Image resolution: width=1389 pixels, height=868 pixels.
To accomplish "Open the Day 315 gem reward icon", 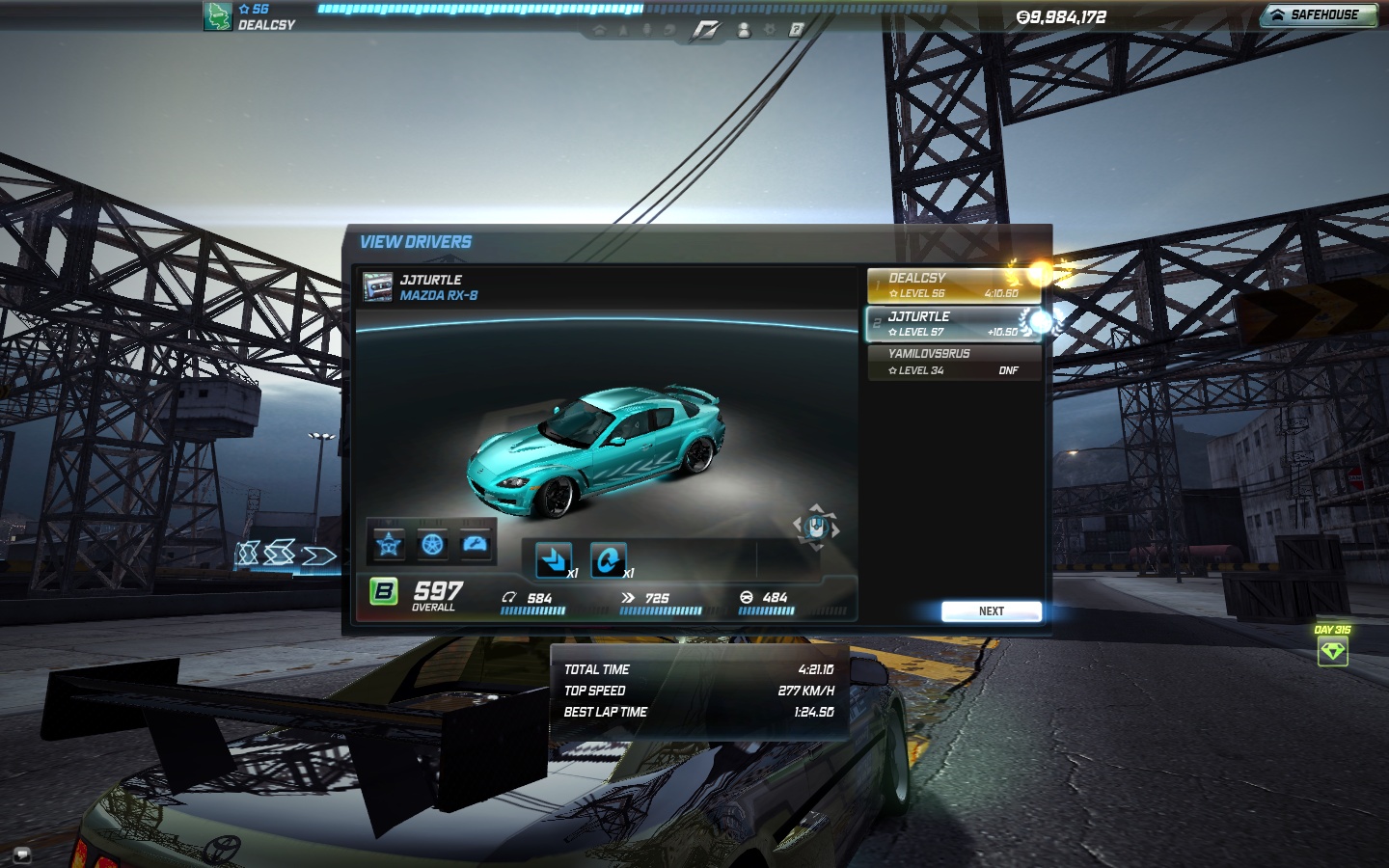I will pyautogui.click(x=1332, y=652).
